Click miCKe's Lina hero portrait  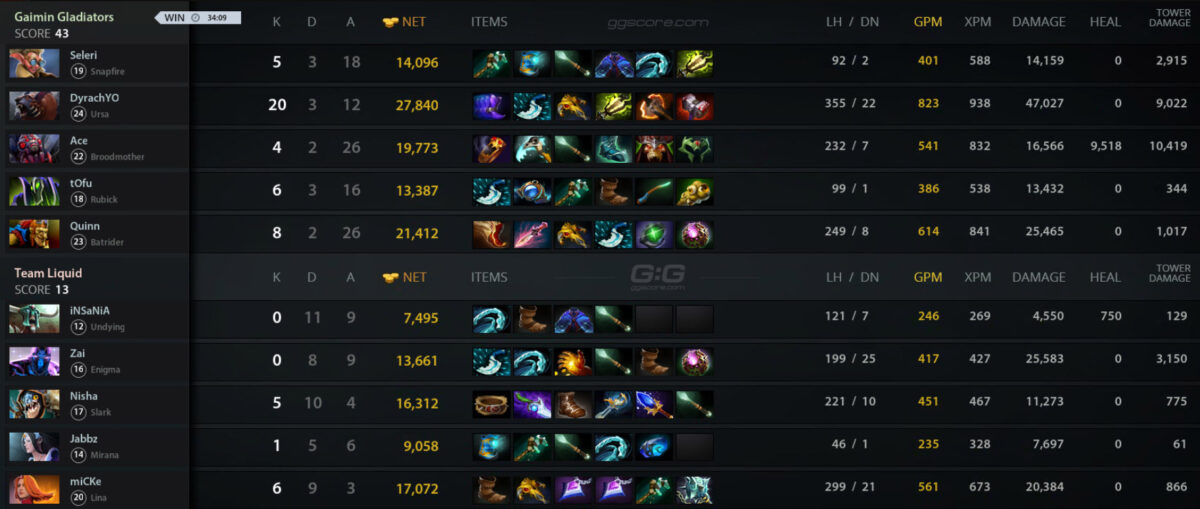(x=34, y=489)
